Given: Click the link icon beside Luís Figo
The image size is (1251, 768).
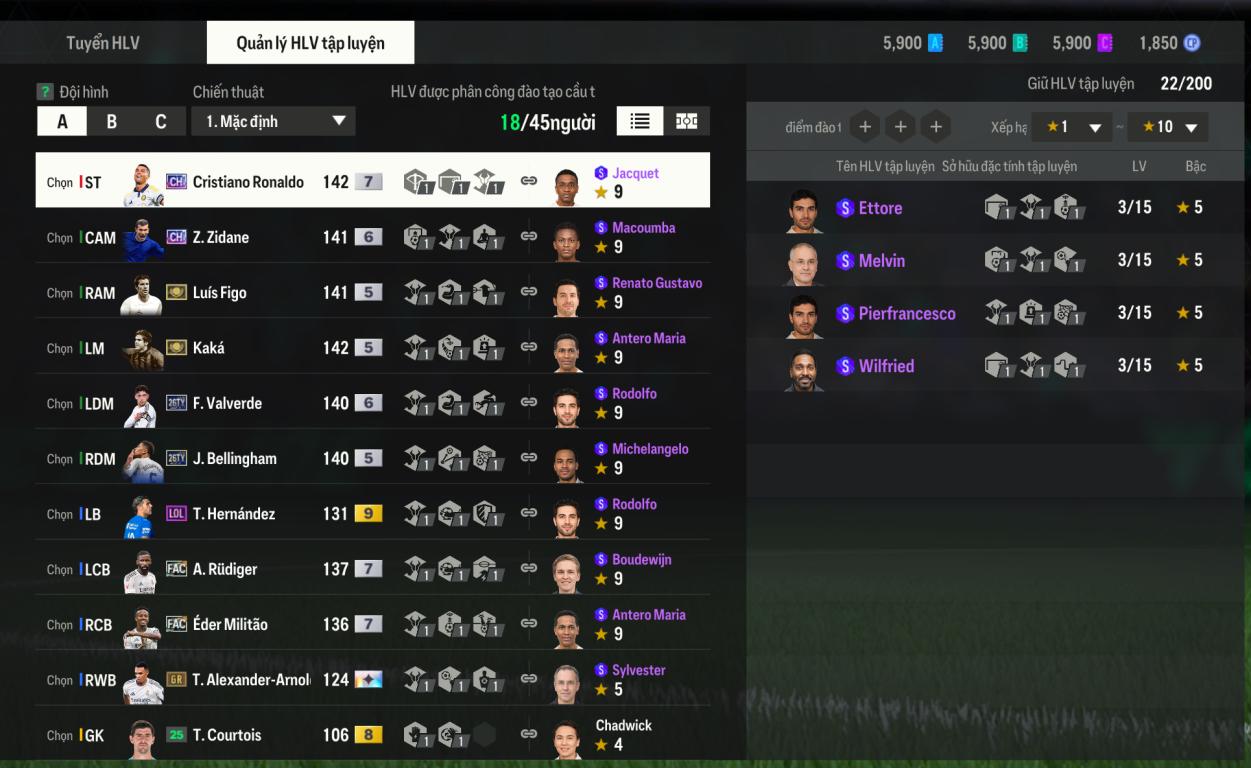Looking at the screenshot, I should tap(529, 292).
